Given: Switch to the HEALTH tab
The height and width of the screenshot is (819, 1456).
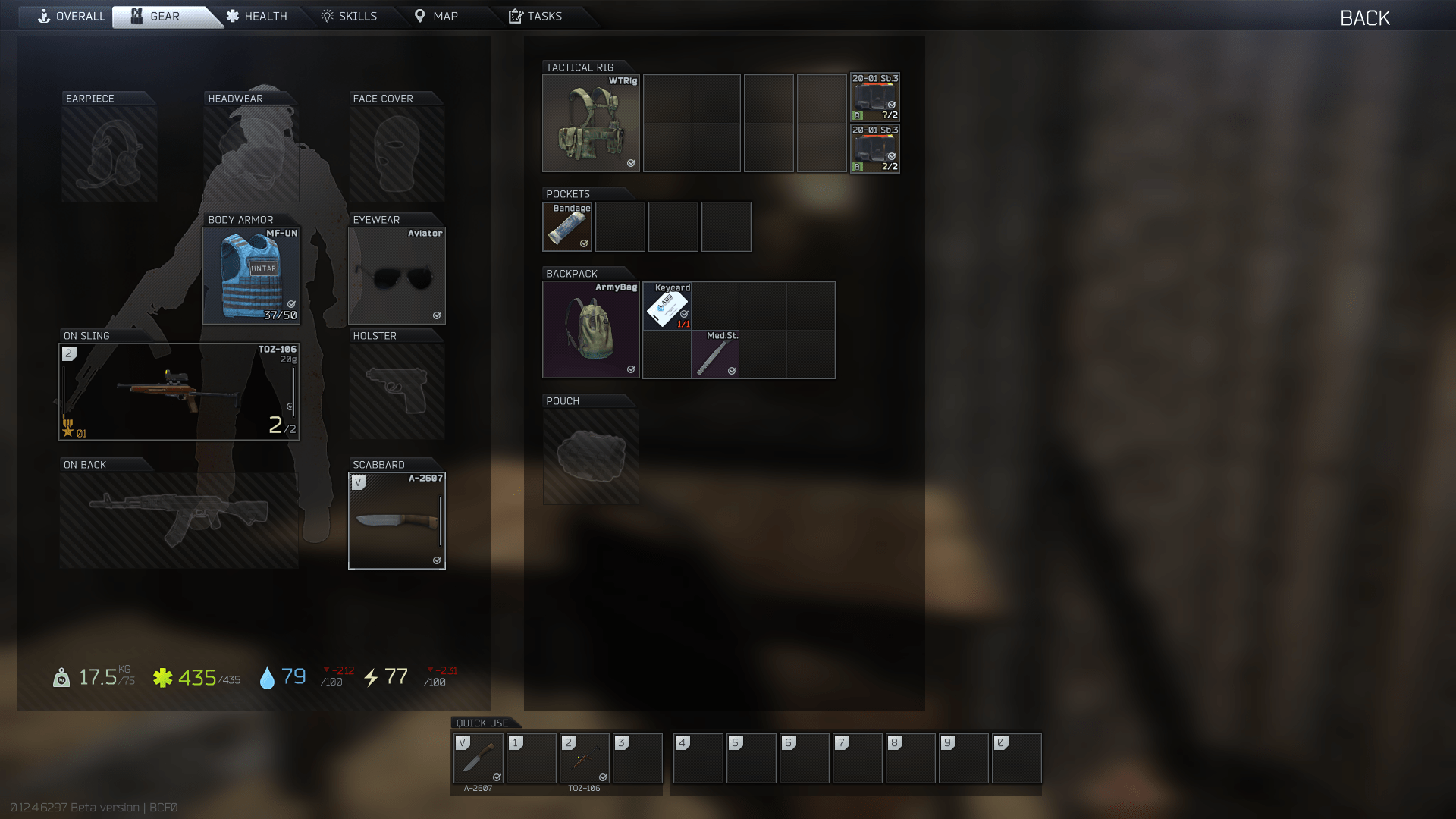Looking at the screenshot, I should 258,16.
